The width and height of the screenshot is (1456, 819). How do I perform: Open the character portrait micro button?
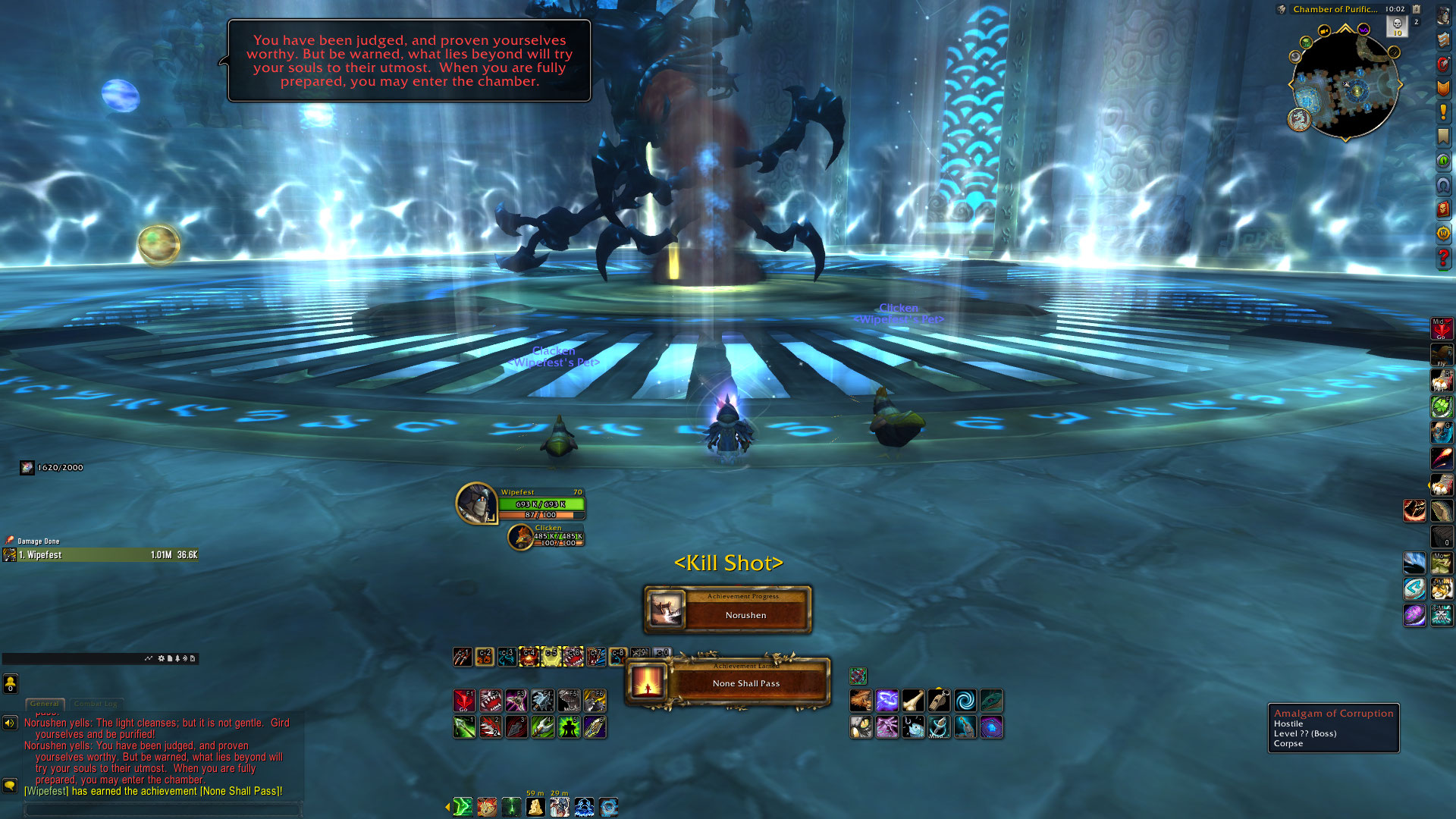[x=1443, y=17]
